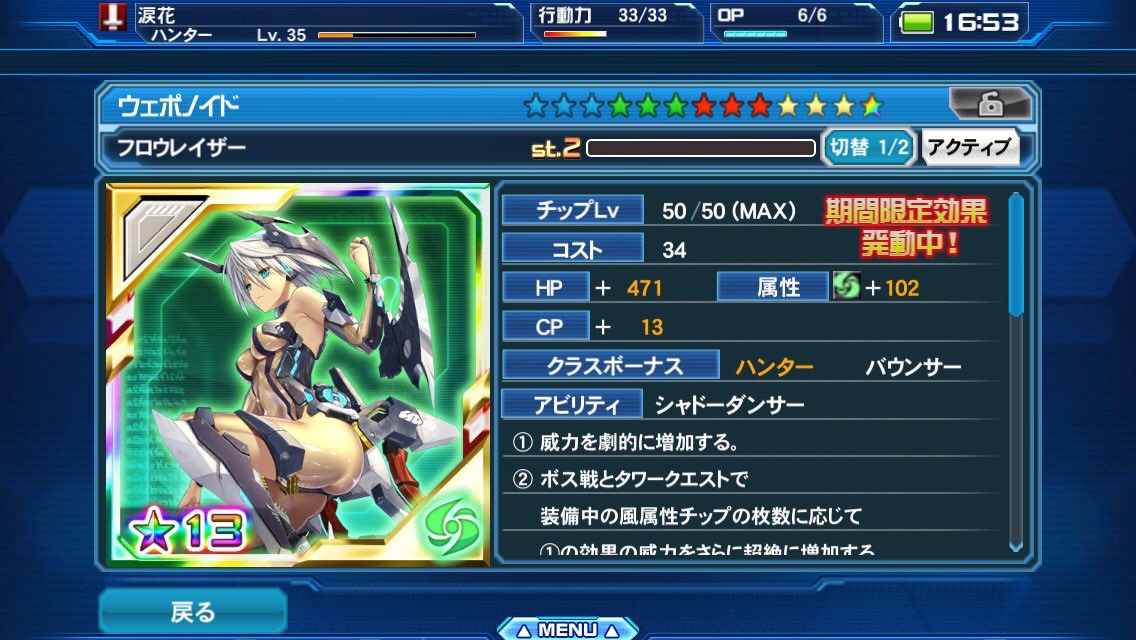Go back with the 戻る button
Image resolution: width=1136 pixels, height=640 pixels.
(192, 610)
